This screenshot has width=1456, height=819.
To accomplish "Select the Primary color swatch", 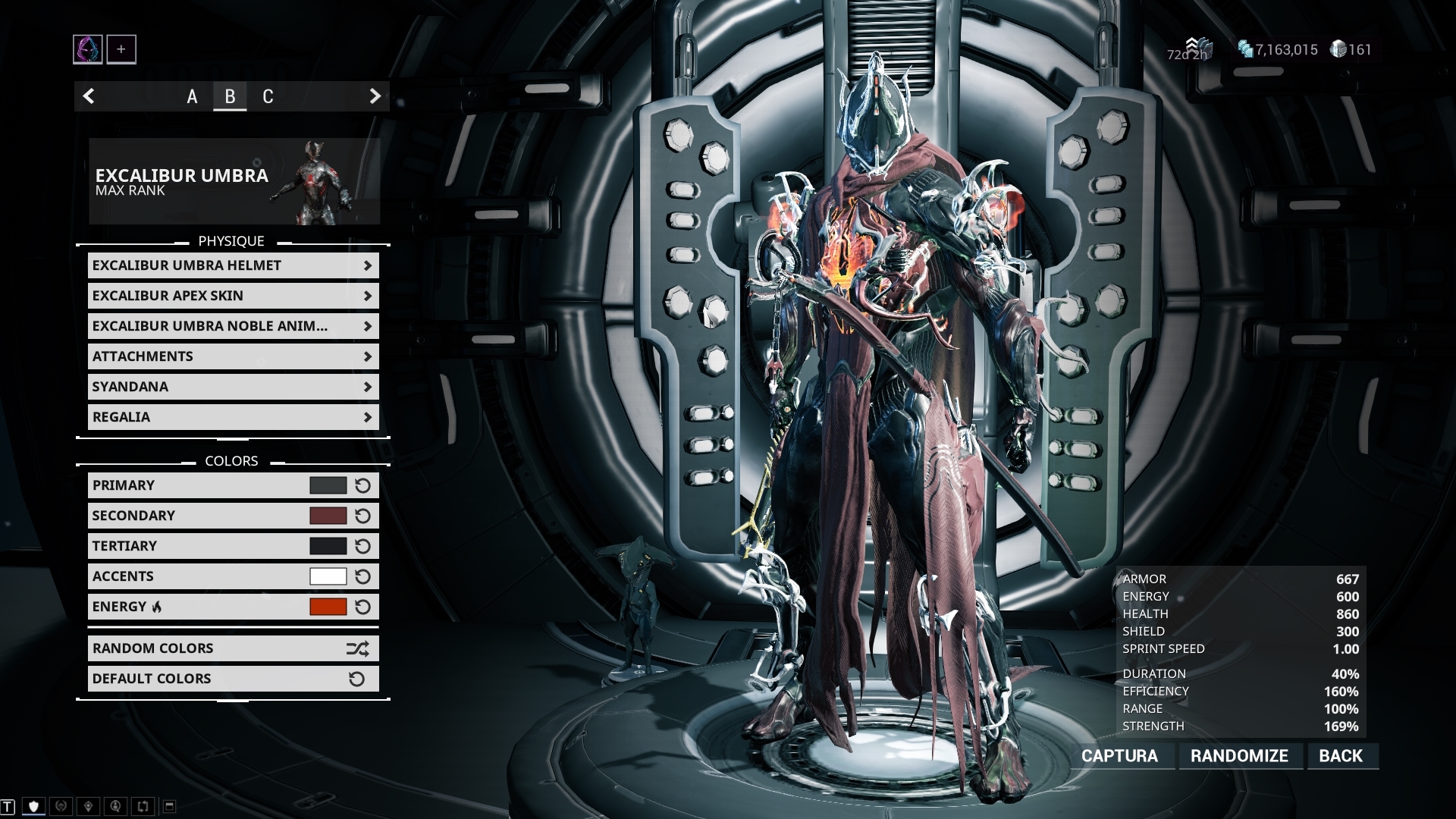I will pyautogui.click(x=328, y=485).
